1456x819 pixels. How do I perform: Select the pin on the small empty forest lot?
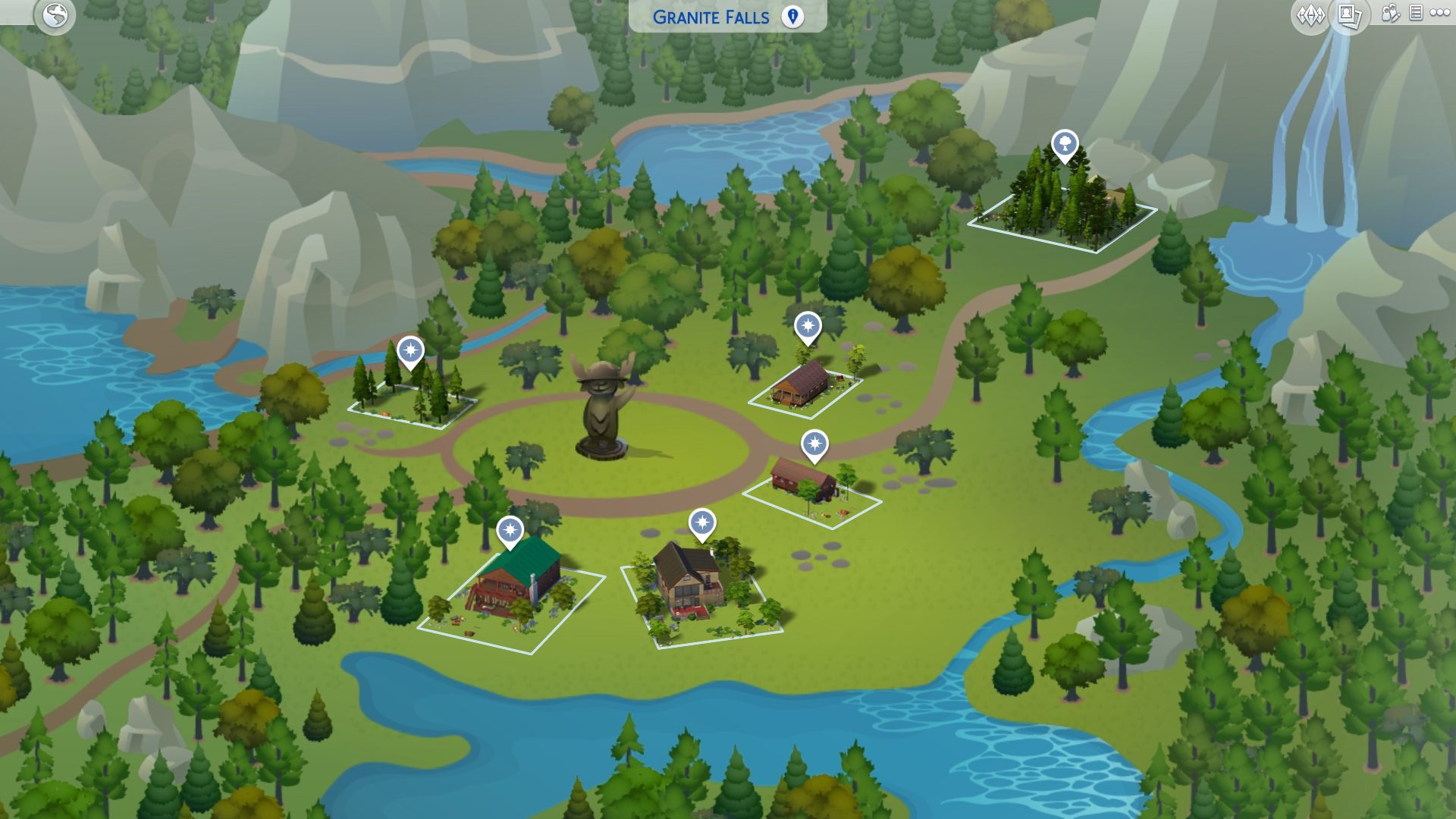click(409, 351)
